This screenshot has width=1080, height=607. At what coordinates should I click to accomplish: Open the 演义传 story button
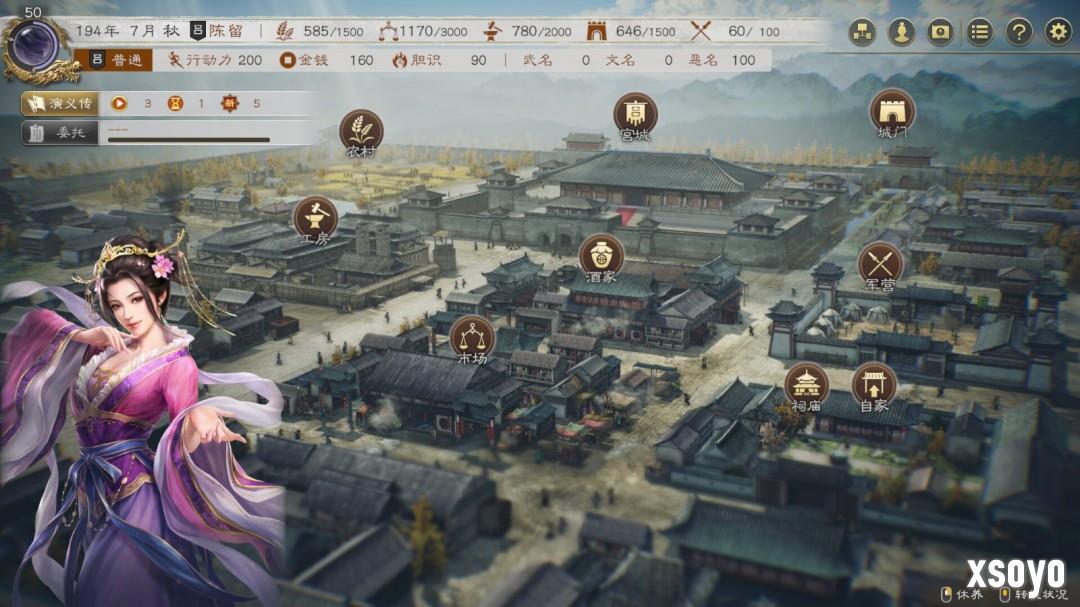coord(60,103)
